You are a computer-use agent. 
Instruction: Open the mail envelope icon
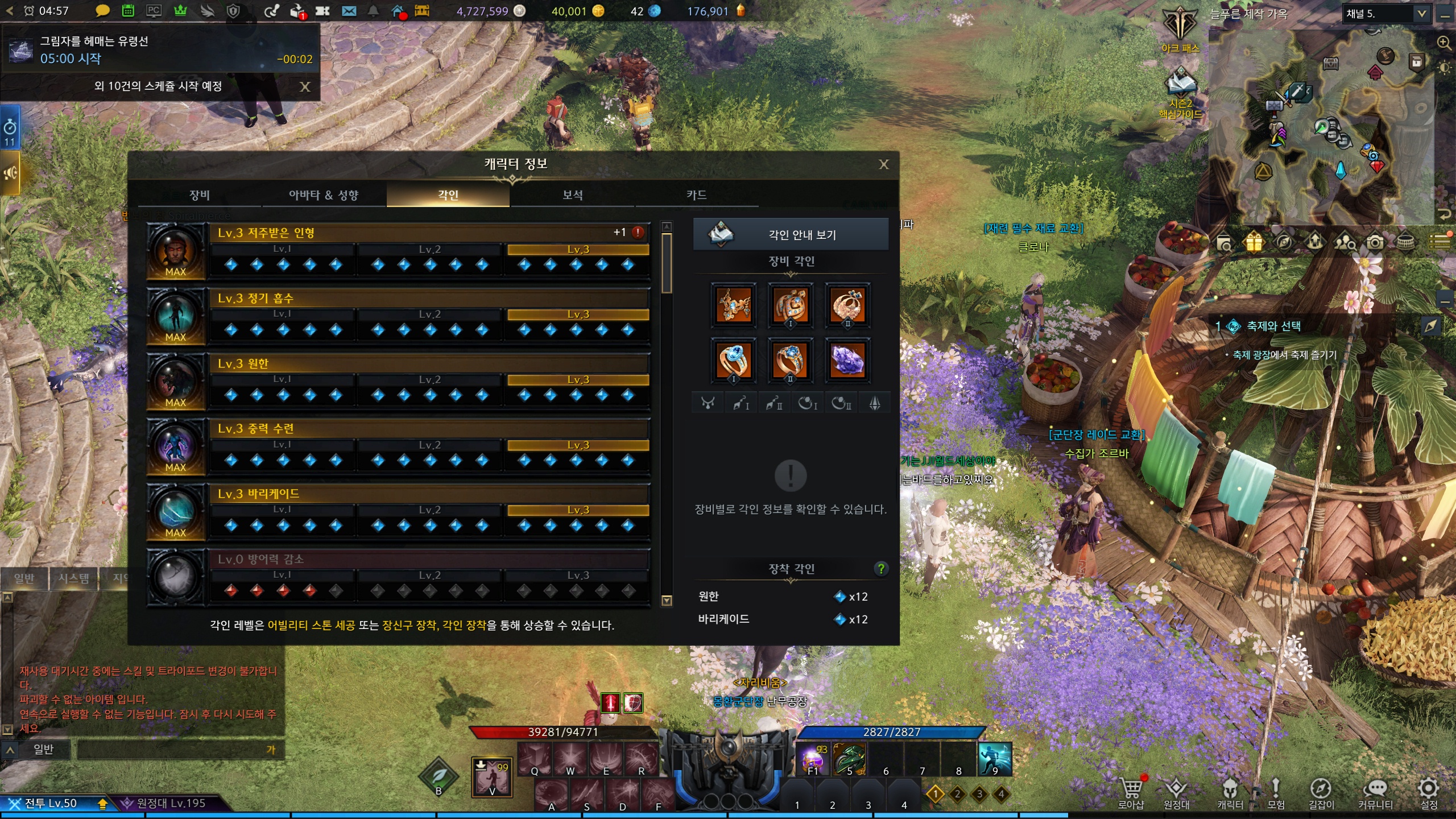[349, 11]
